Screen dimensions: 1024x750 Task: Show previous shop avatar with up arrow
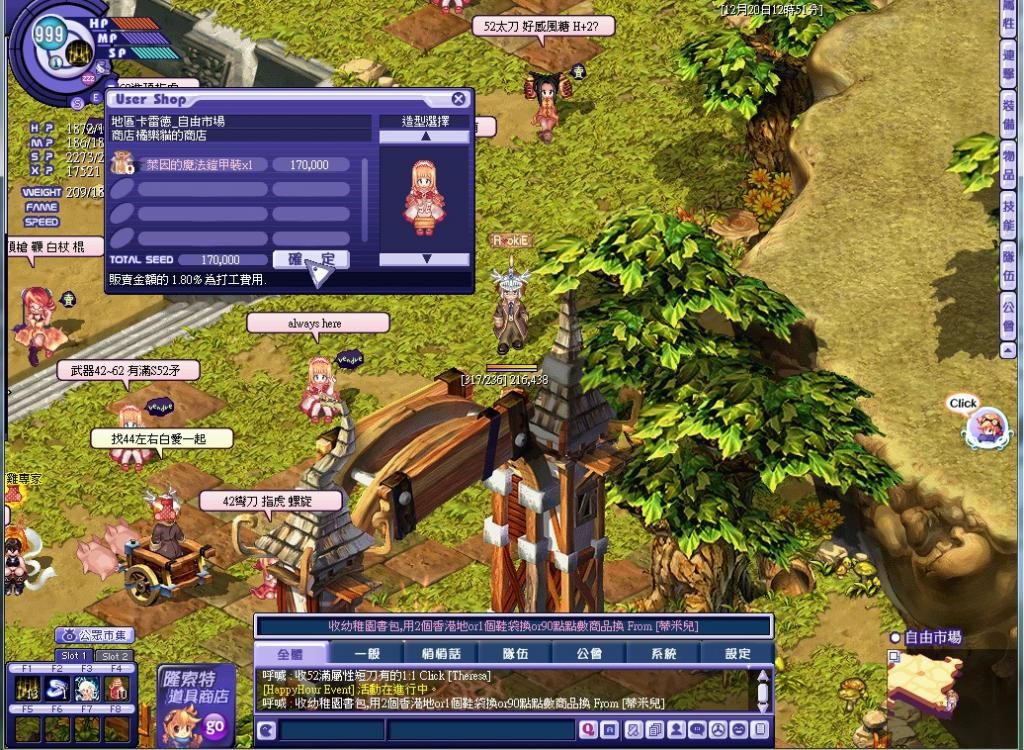click(425, 137)
